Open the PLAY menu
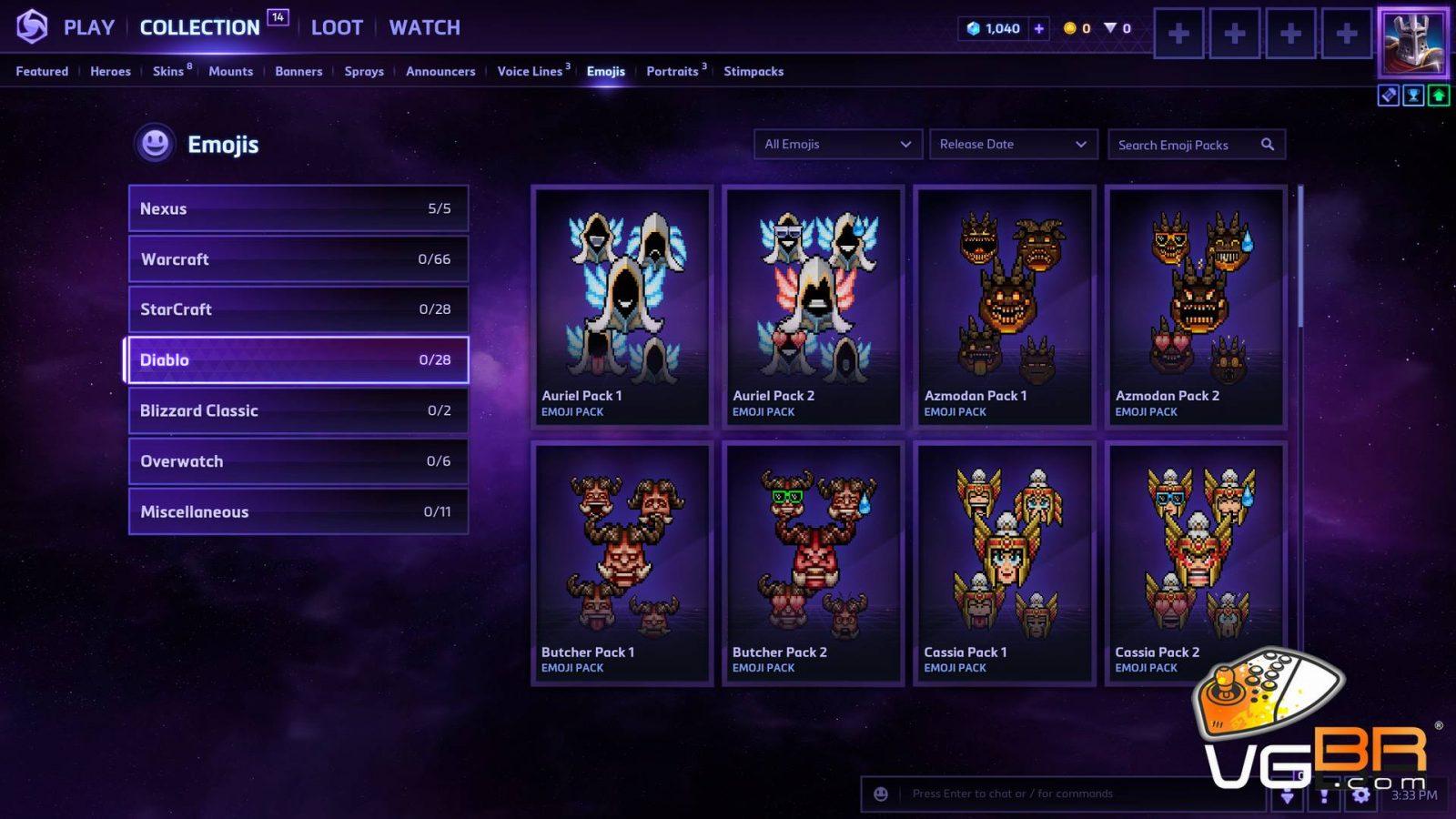The width and height of the screenshot is (1456, 819). coord(88,27)
